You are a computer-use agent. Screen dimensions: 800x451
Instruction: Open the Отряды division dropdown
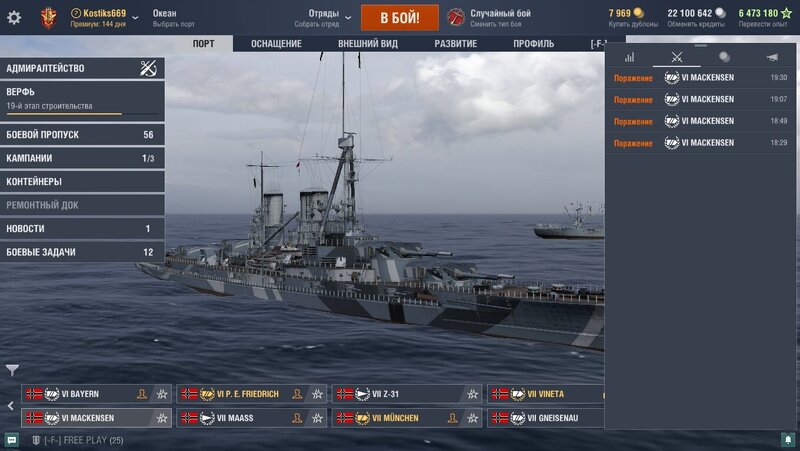click(325, 18)
